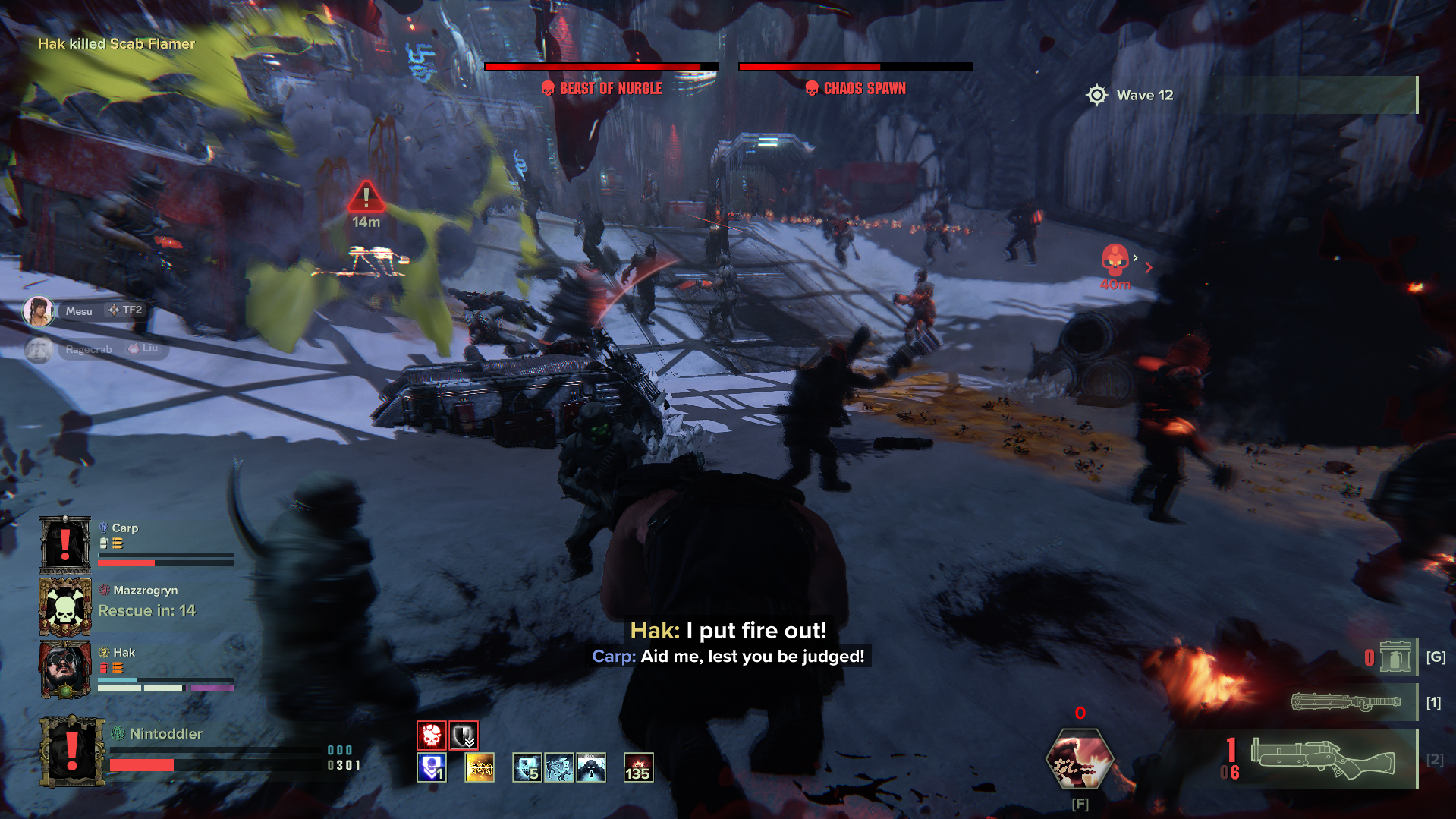Click the red skull debuff icon

[431, 735]
